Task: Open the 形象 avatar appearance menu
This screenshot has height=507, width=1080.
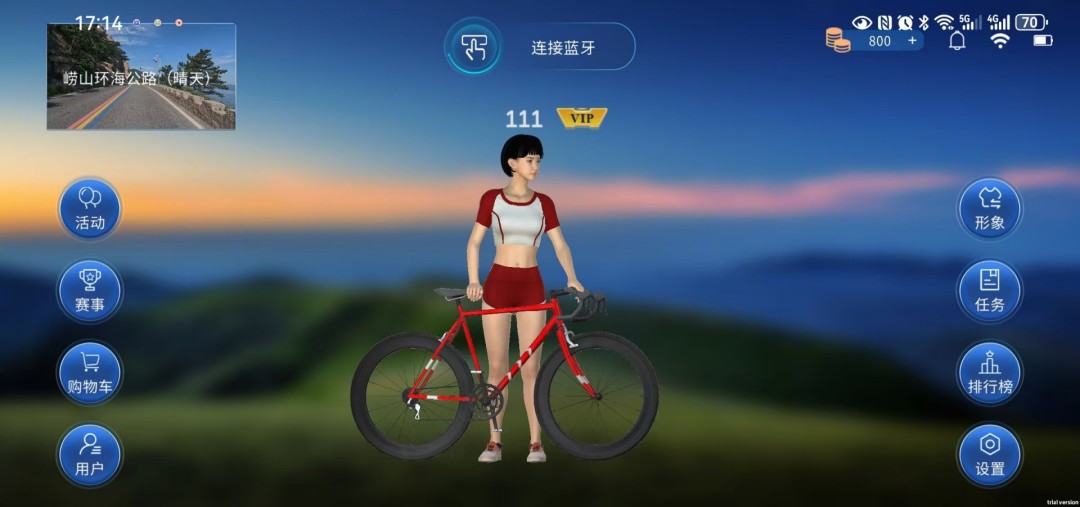Action: [x=989, y=209]
